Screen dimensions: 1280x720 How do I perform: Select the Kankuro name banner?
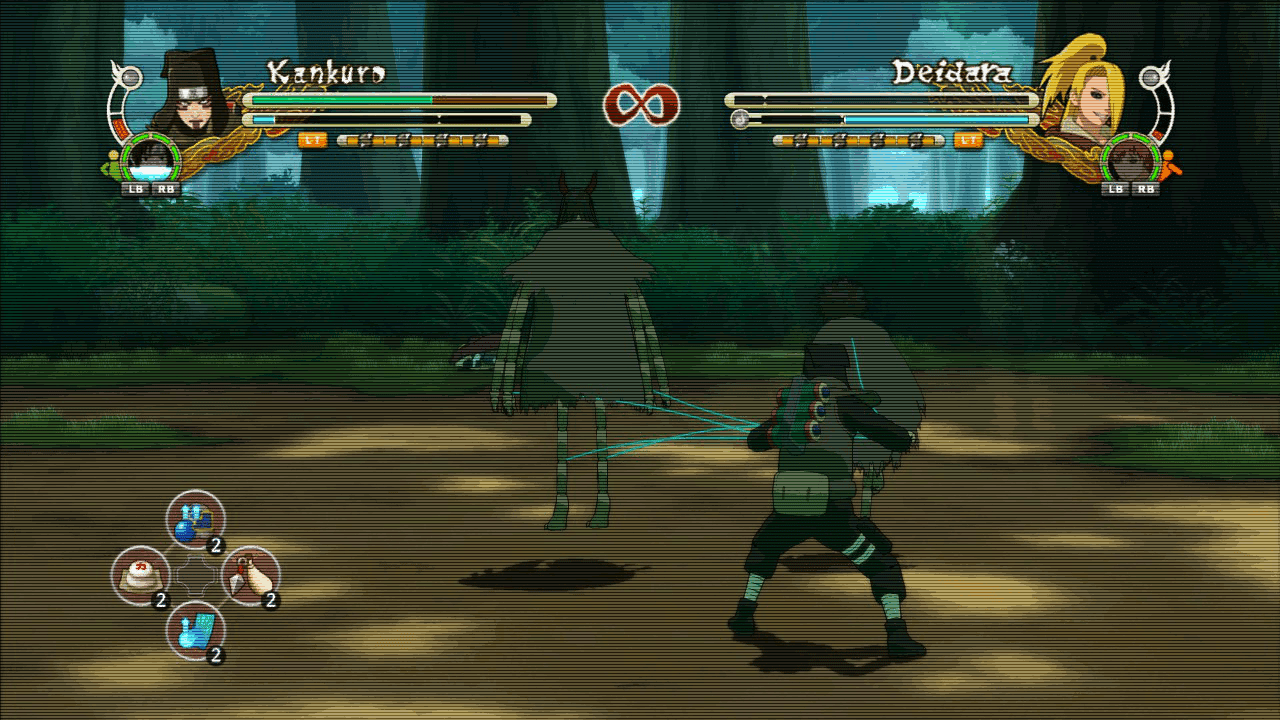[x=325, y=71]
